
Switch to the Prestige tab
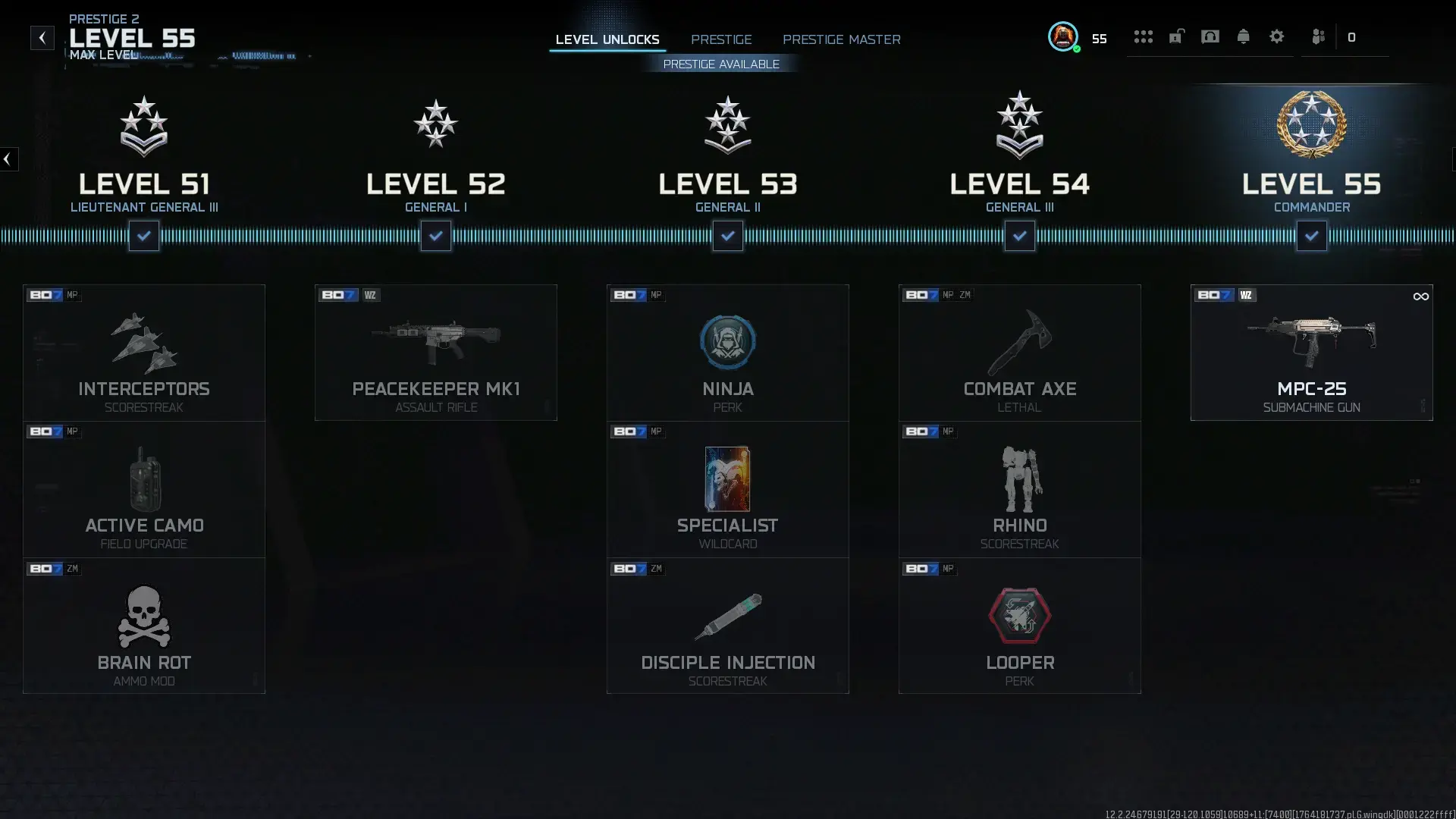(721, 39)
